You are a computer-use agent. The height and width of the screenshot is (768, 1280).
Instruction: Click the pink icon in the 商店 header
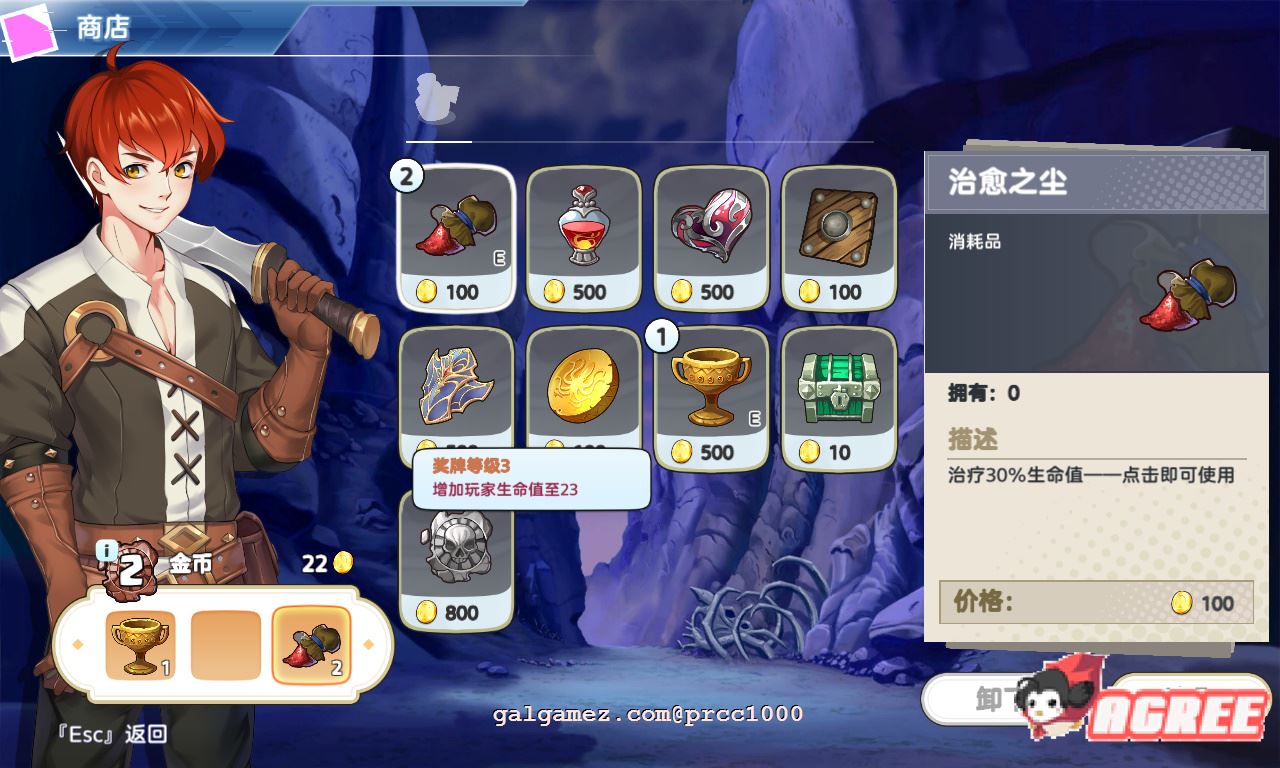30,27
